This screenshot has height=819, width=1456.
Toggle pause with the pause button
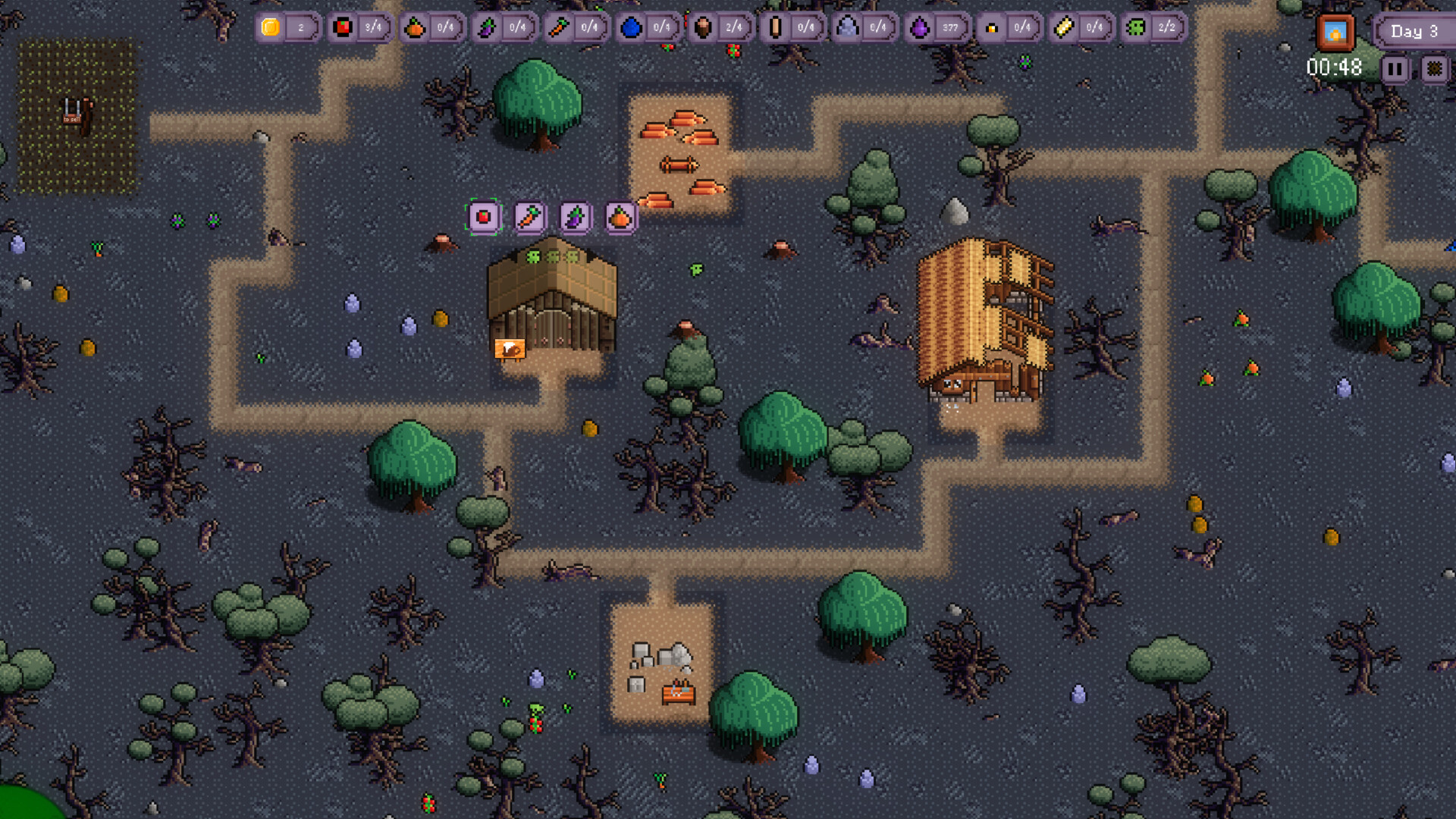[1394, 68]
